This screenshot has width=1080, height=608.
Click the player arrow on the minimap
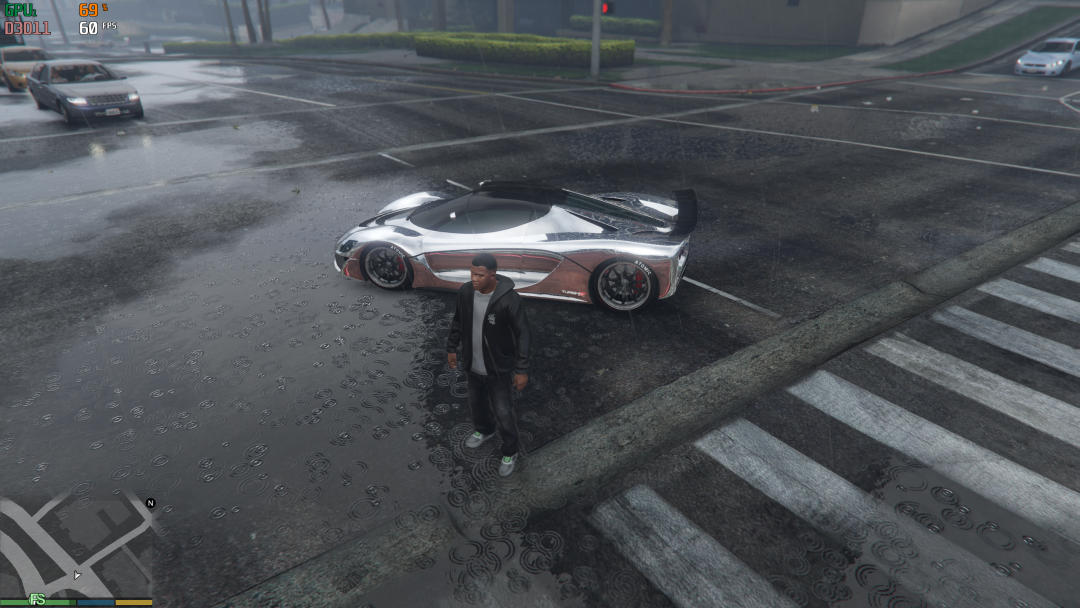(x=77, y=575)
